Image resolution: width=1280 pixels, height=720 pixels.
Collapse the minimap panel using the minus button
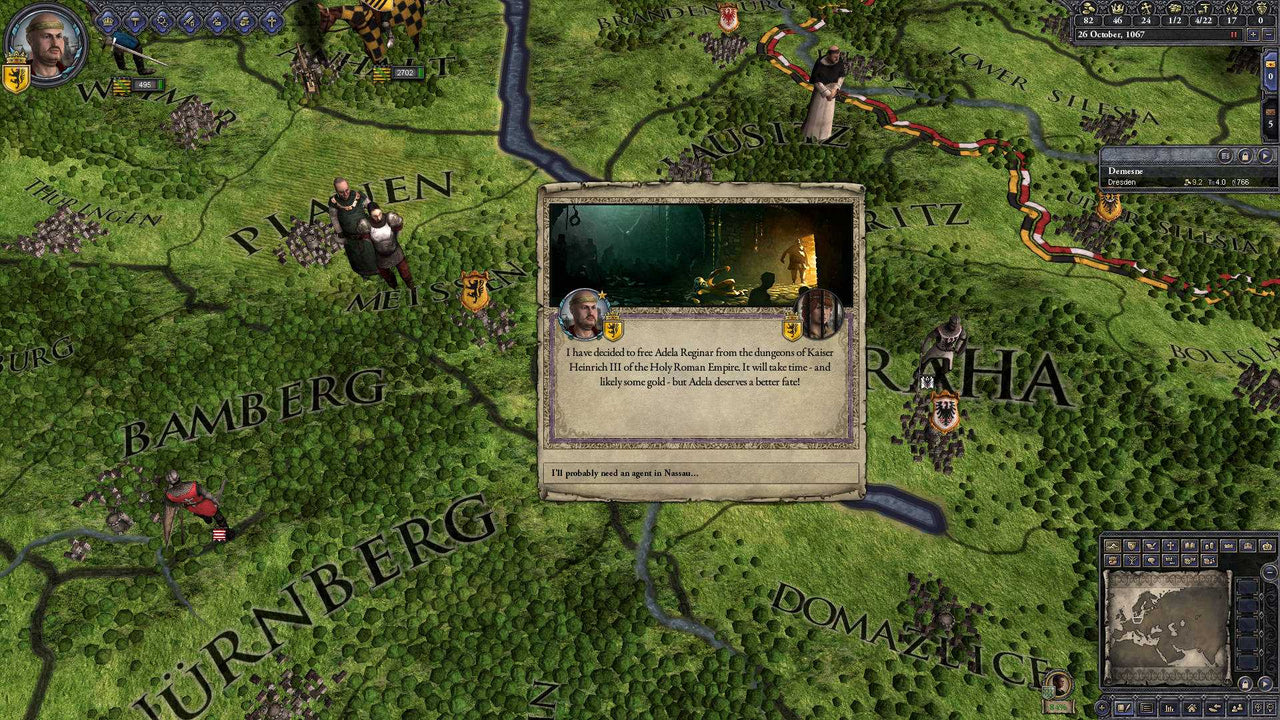click(x=1268, y=572)
